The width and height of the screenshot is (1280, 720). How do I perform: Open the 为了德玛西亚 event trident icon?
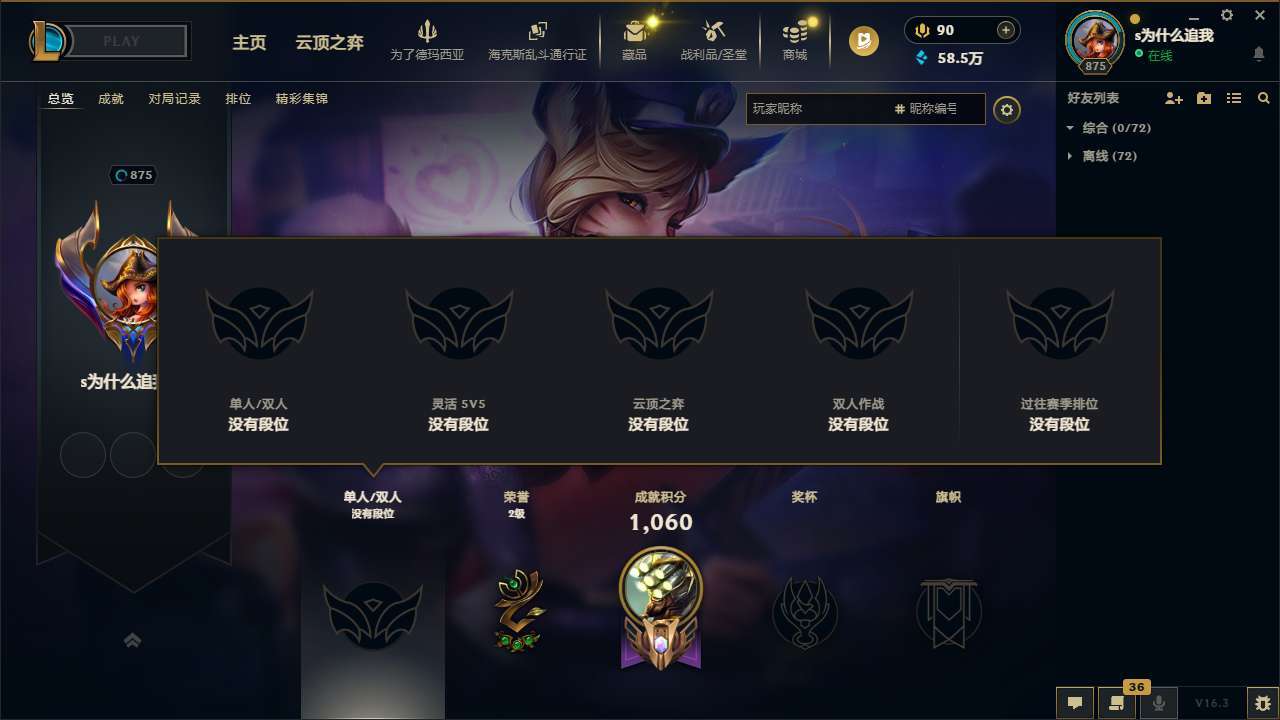(428, 31)
